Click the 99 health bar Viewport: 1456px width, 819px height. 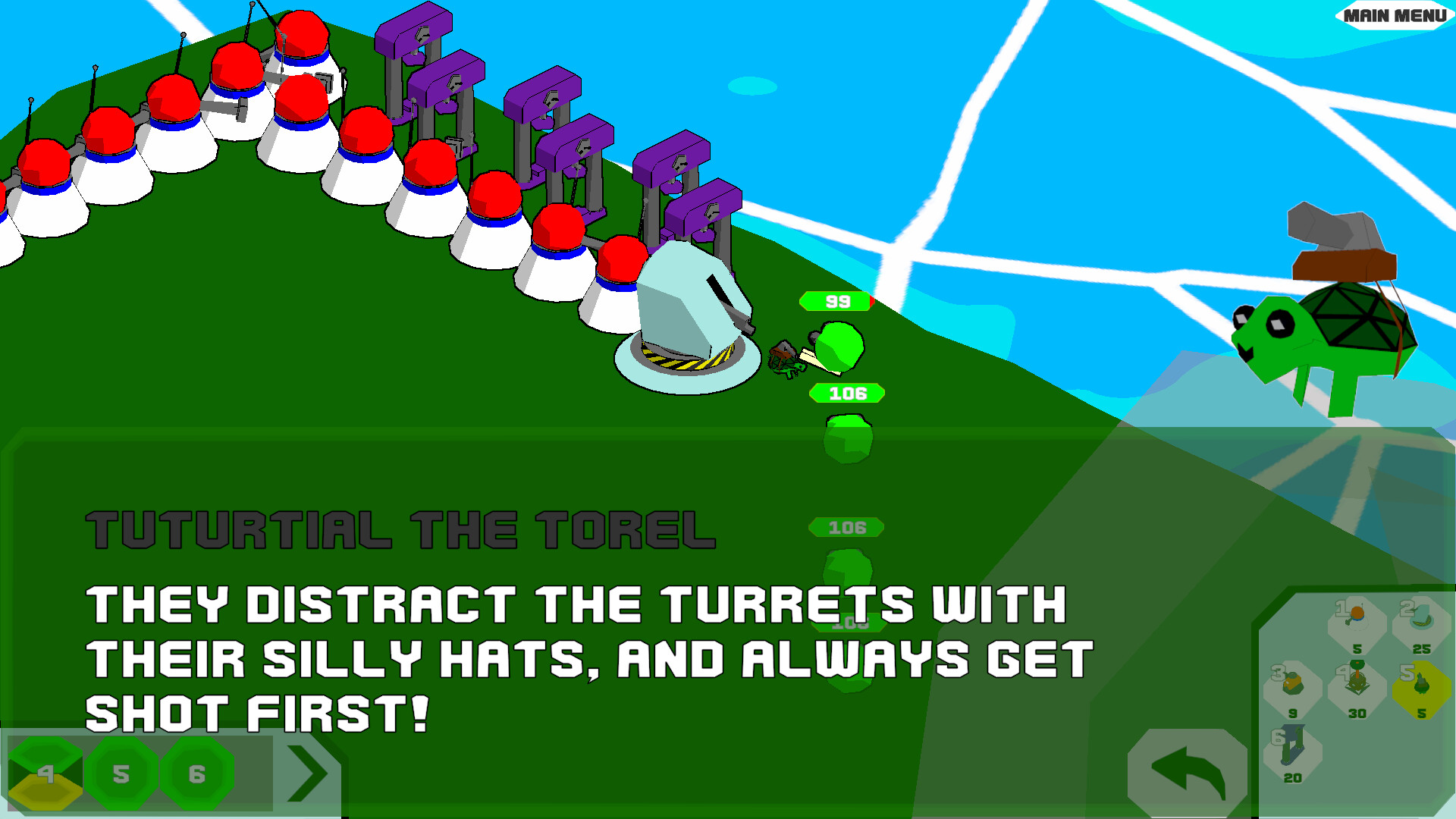click(x=836, y=301)
